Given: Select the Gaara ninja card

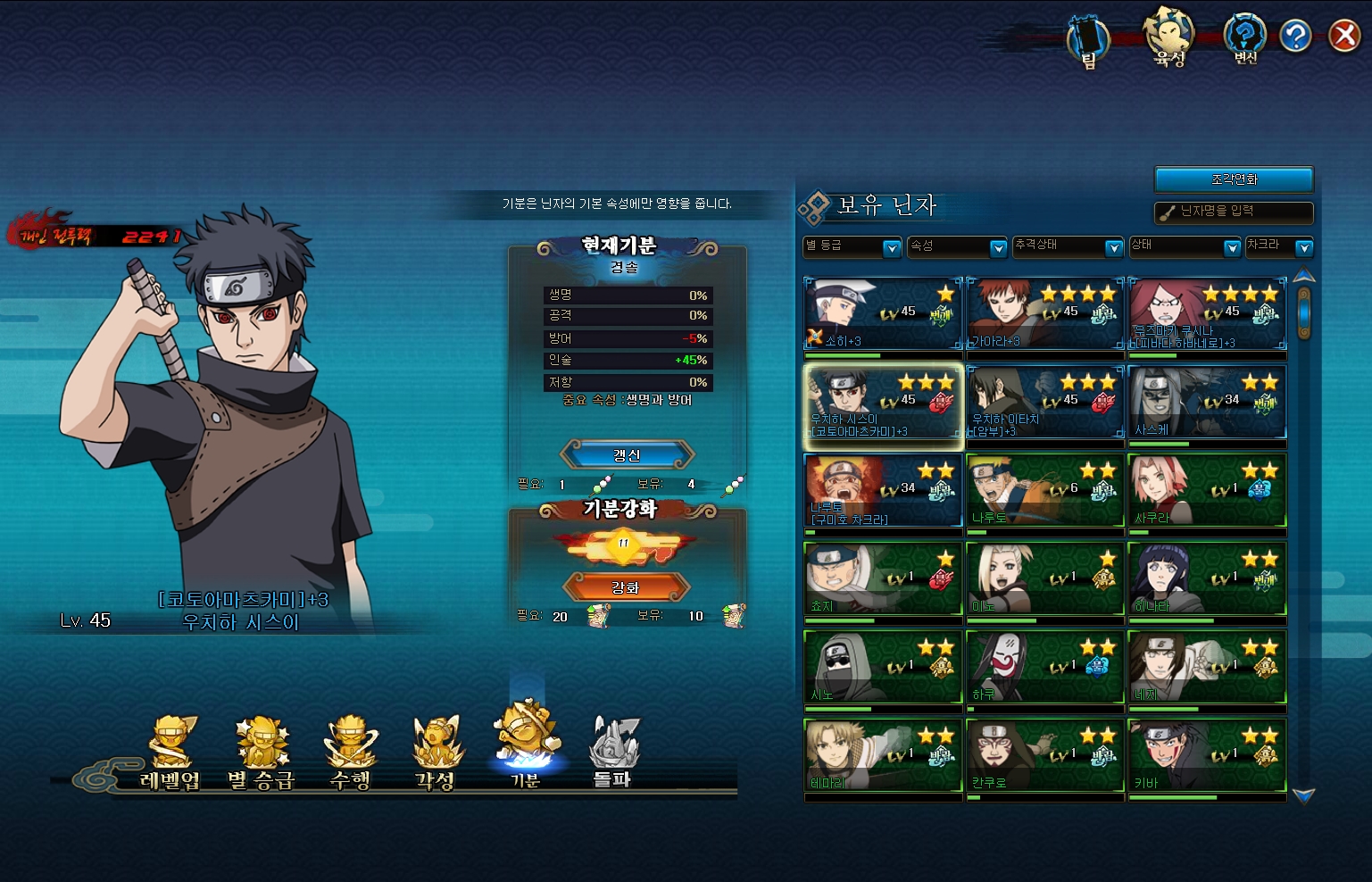Looking at the screenshot, I should [1044, 314].
